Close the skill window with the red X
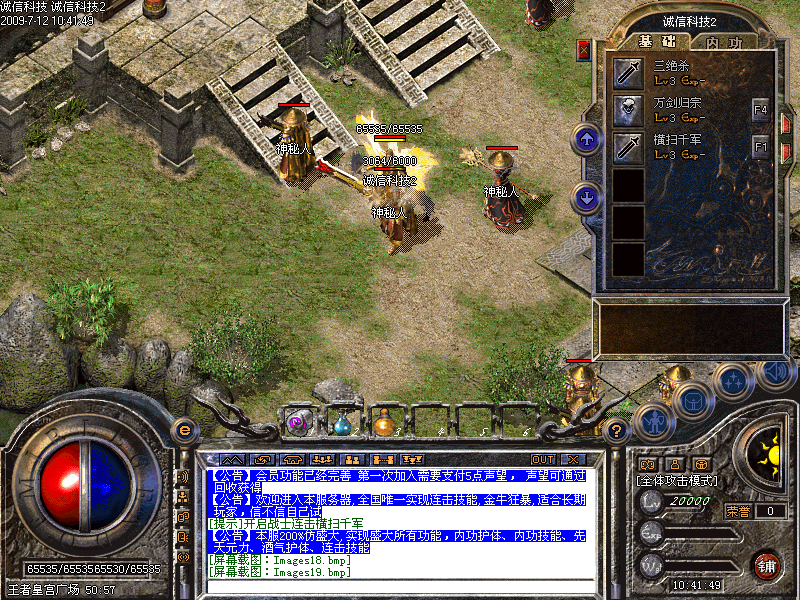Screen dimensions: 800x600 coord(584,50)
